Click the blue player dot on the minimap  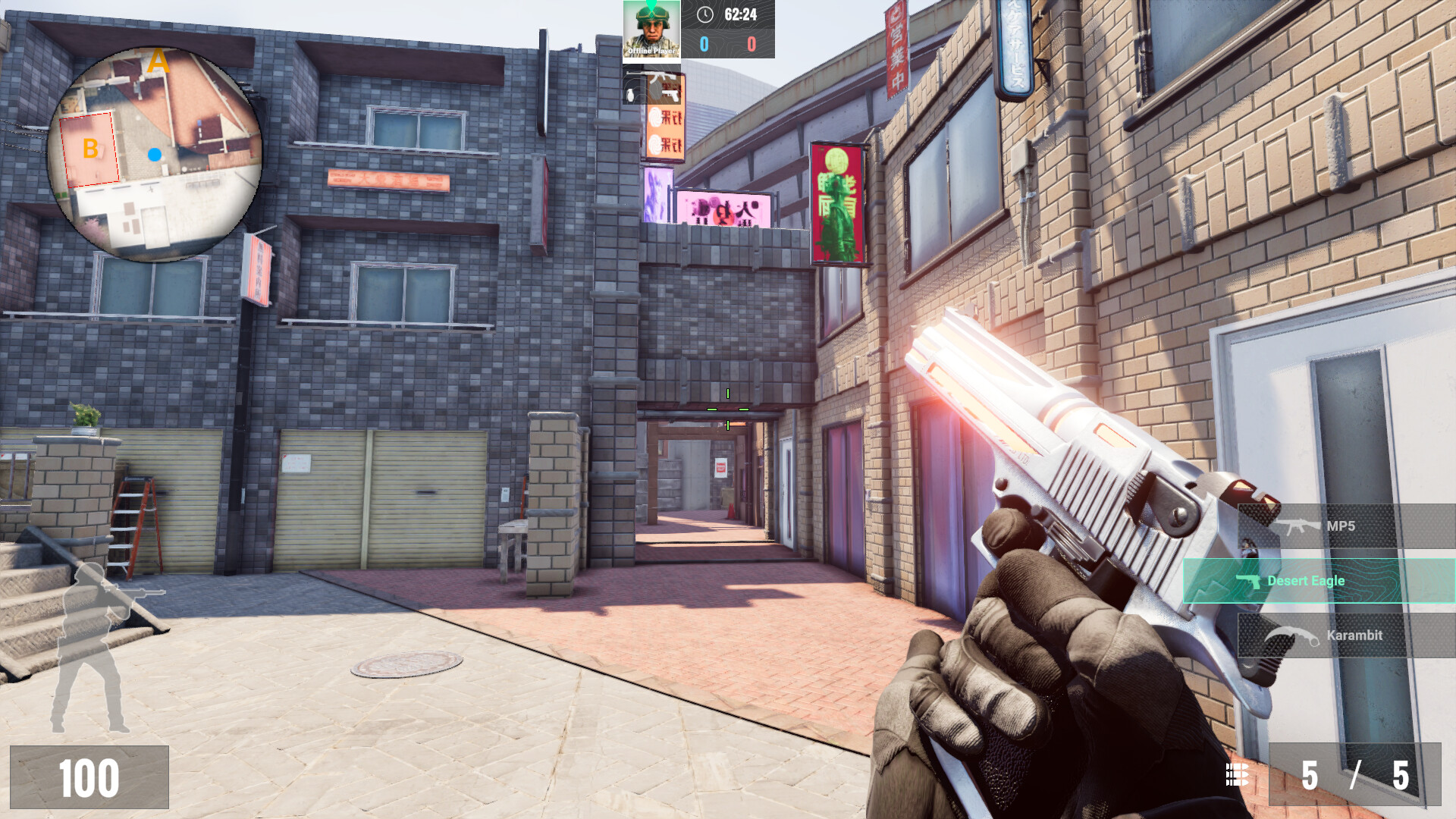(156, 155)
